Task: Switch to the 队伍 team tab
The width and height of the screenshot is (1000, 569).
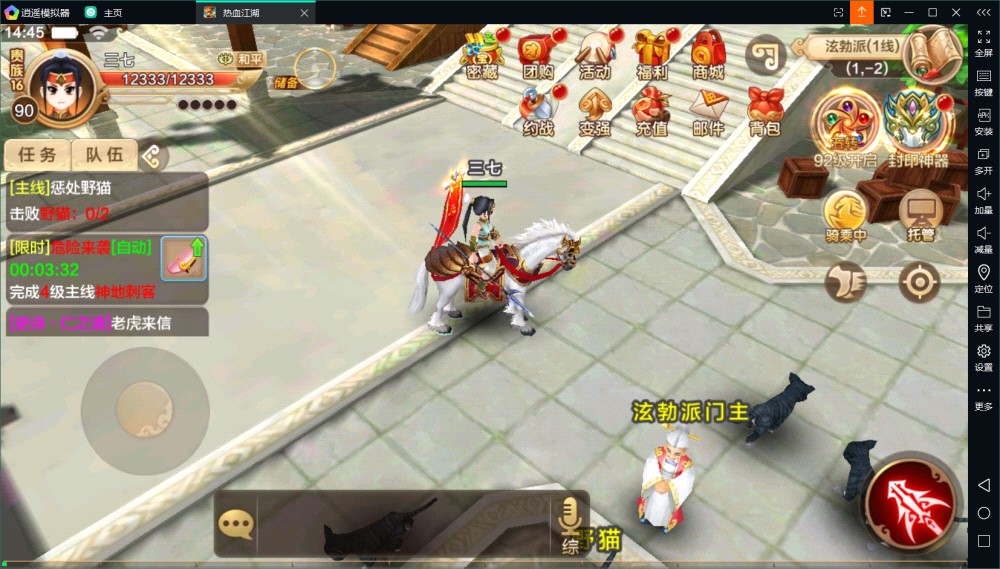Action: 104,155
